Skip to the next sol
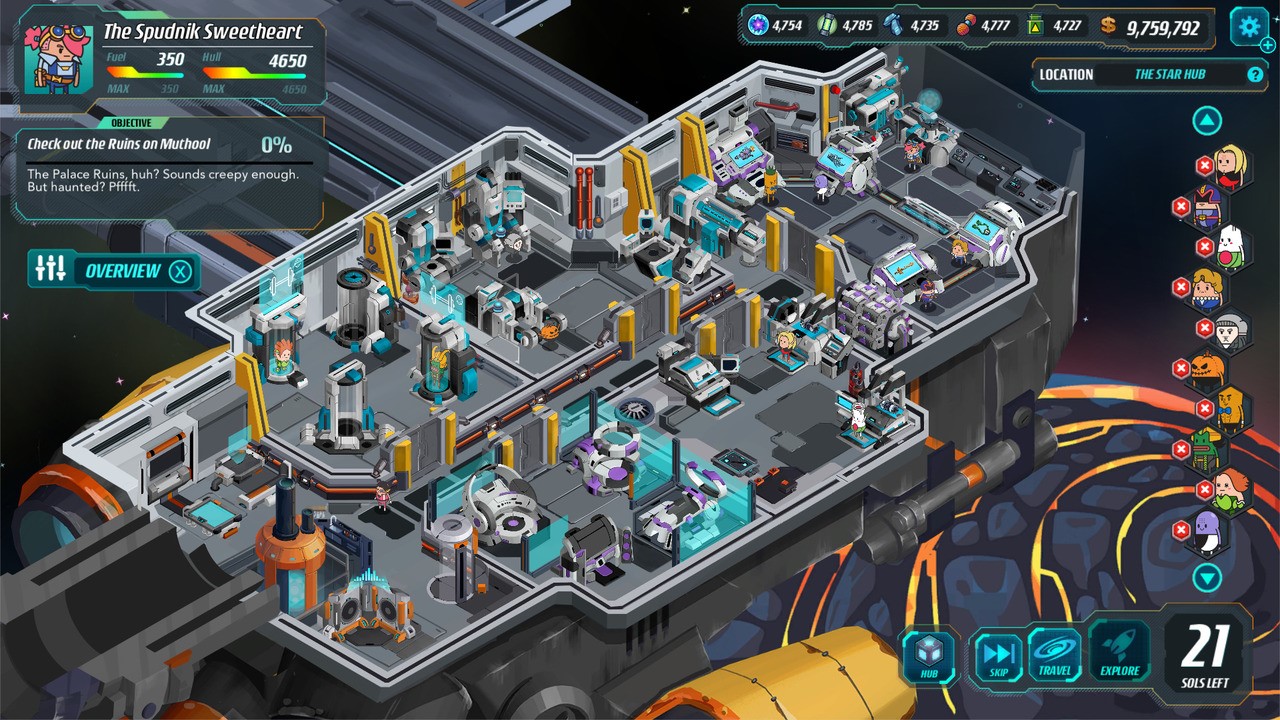 [x=997, y=655]
